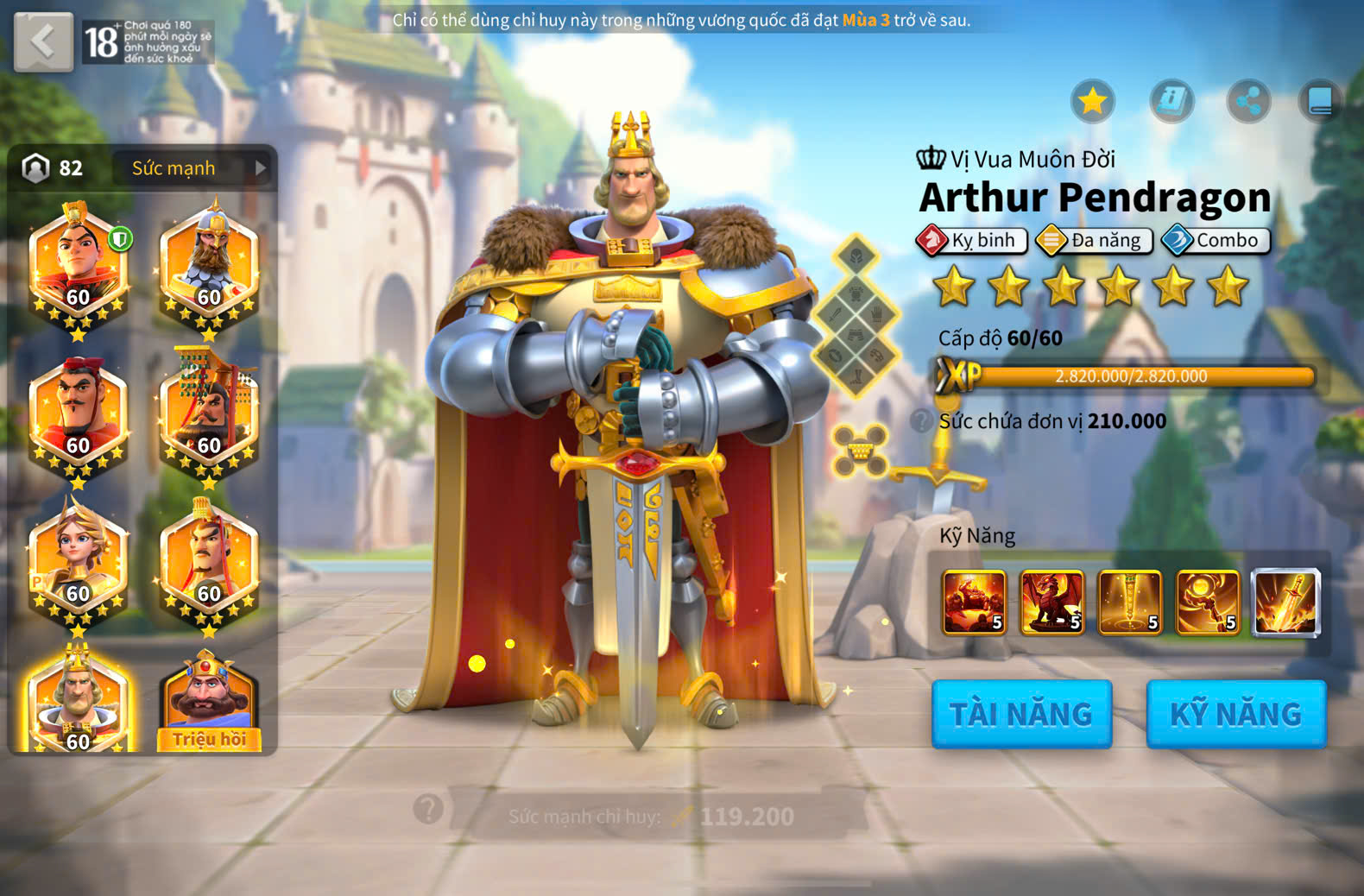The image size is (1364, 896).
Task: Open the blue info icon
Action: pyautogui.click(x=1171, y=102)
